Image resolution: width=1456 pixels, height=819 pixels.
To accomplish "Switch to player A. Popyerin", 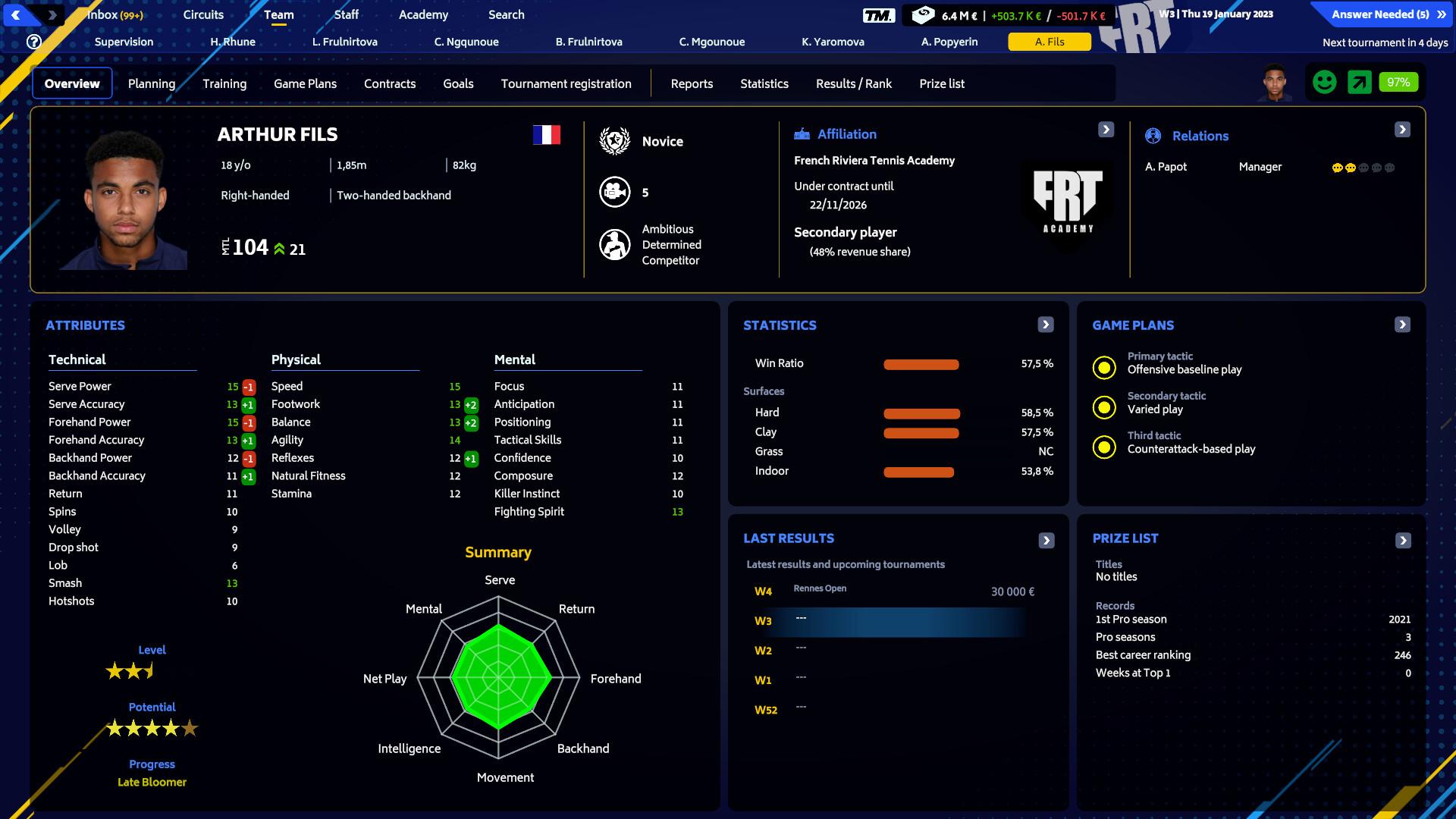I will 949,42.
